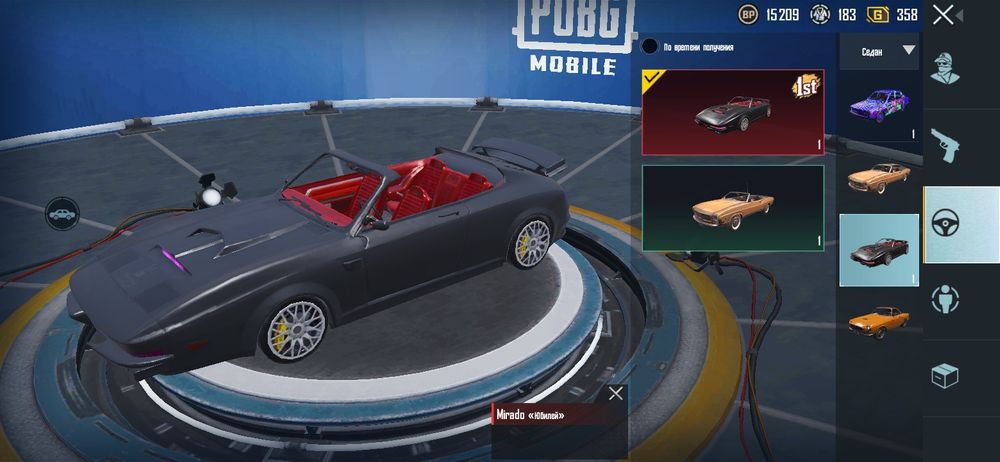
Task: Select the highlighted black convertible thumbnail
Action: click(879, 250)
